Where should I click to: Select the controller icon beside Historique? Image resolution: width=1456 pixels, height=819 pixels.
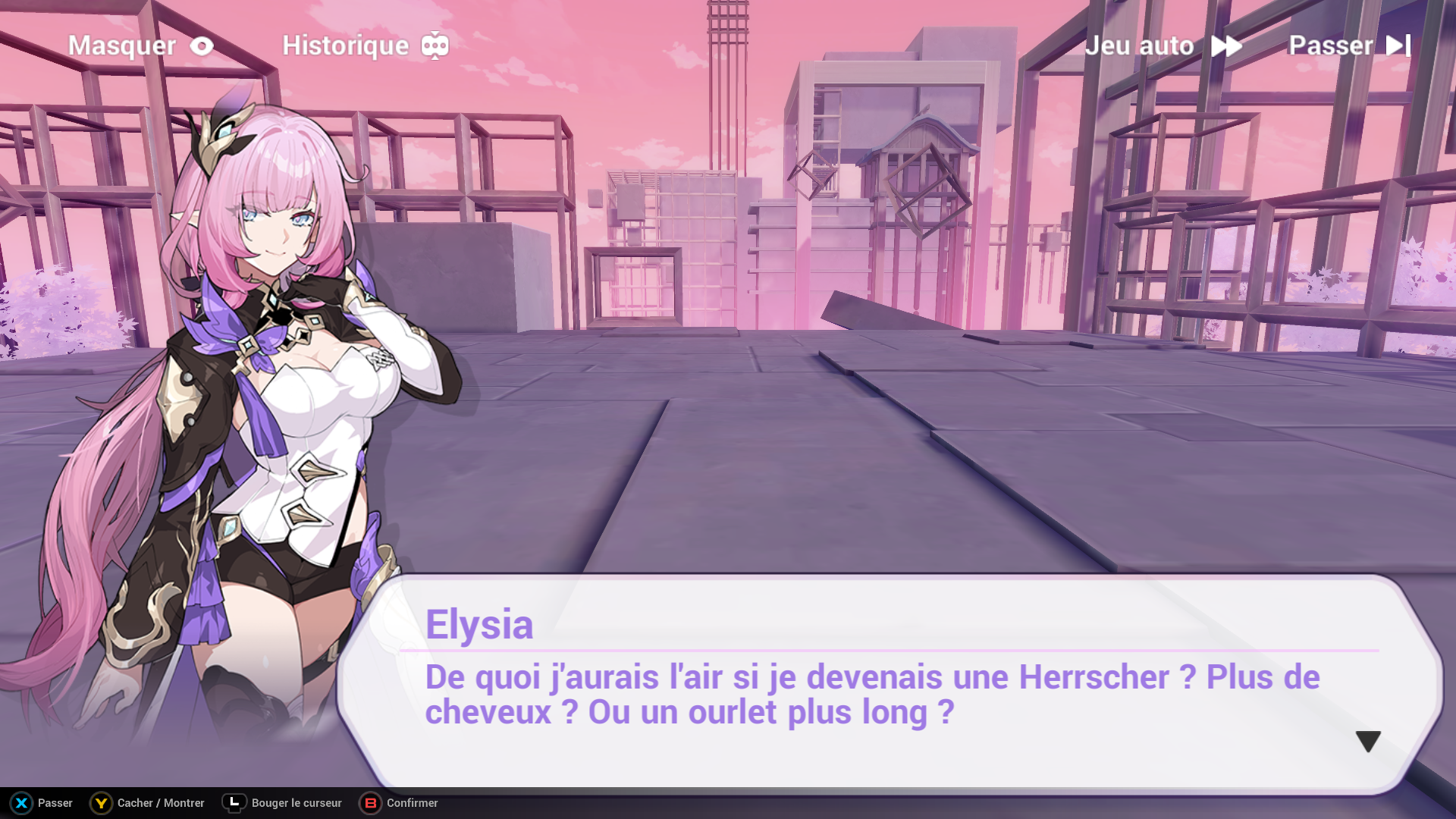[435, 45]
